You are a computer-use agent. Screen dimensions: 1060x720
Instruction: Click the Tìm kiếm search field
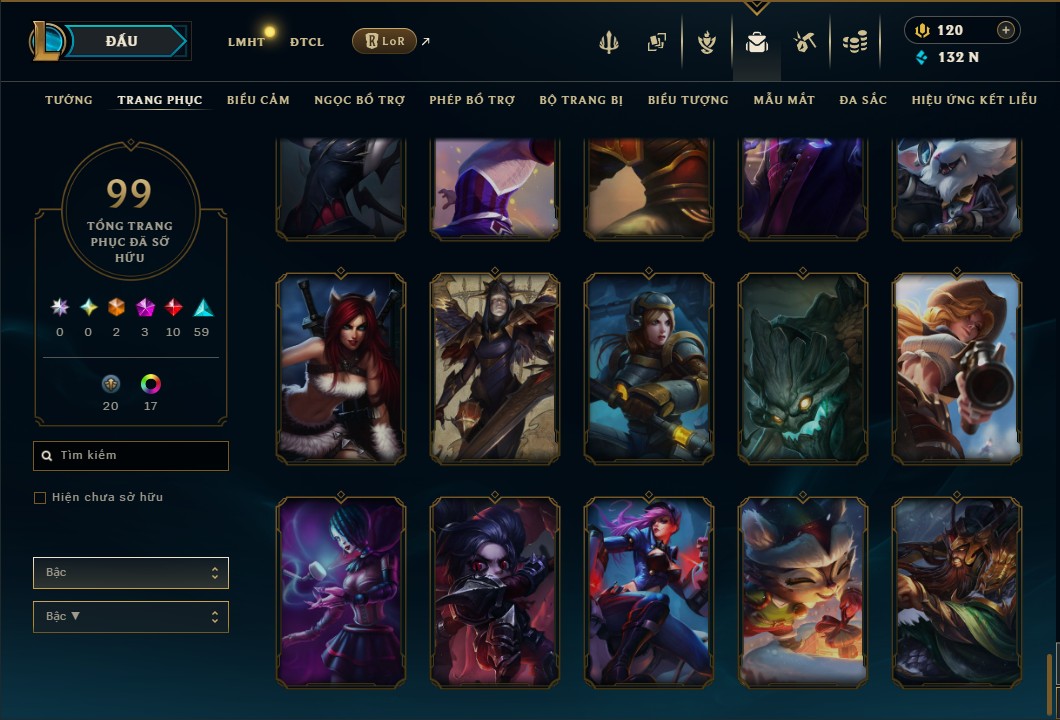pos(131,456)
